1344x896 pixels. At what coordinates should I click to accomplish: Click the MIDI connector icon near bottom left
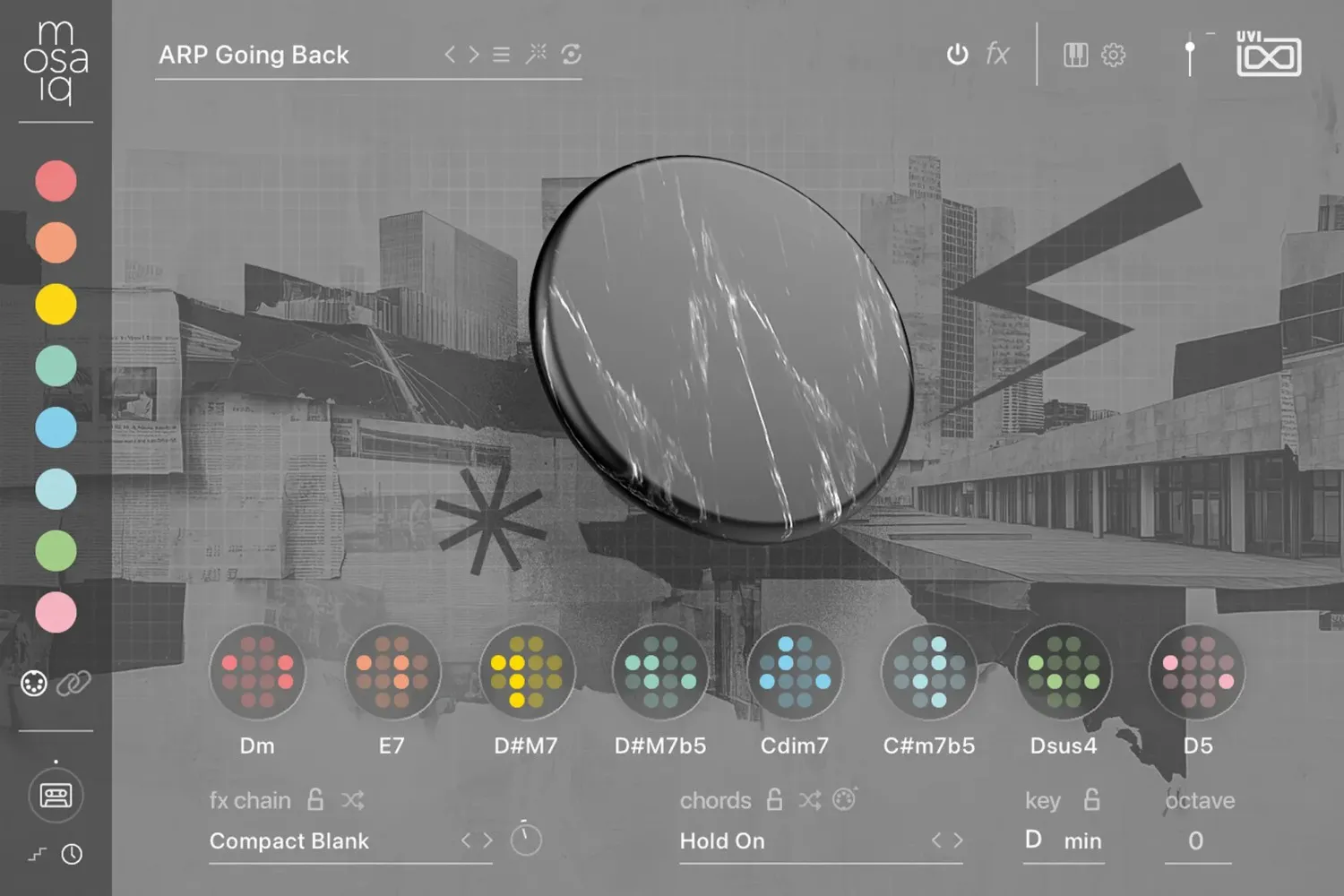coord(33,685)
